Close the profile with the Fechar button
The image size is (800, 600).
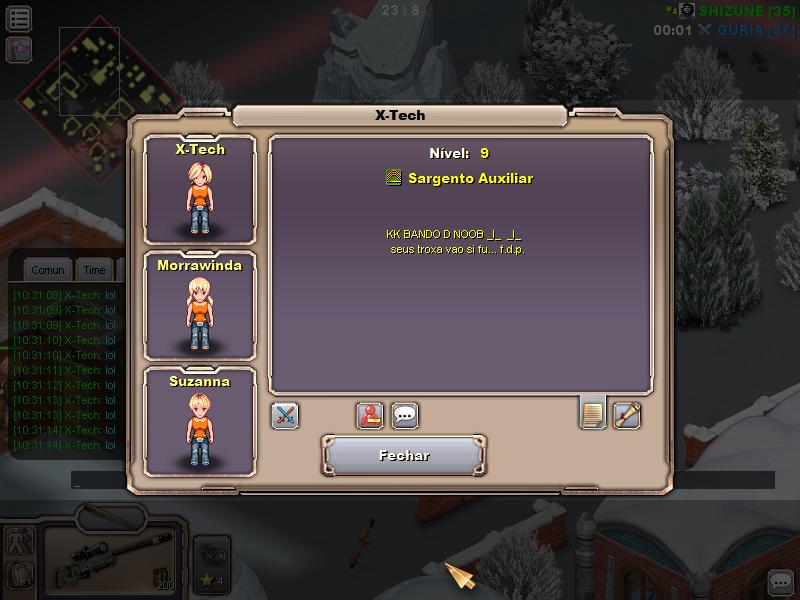(x=404, y=455)
